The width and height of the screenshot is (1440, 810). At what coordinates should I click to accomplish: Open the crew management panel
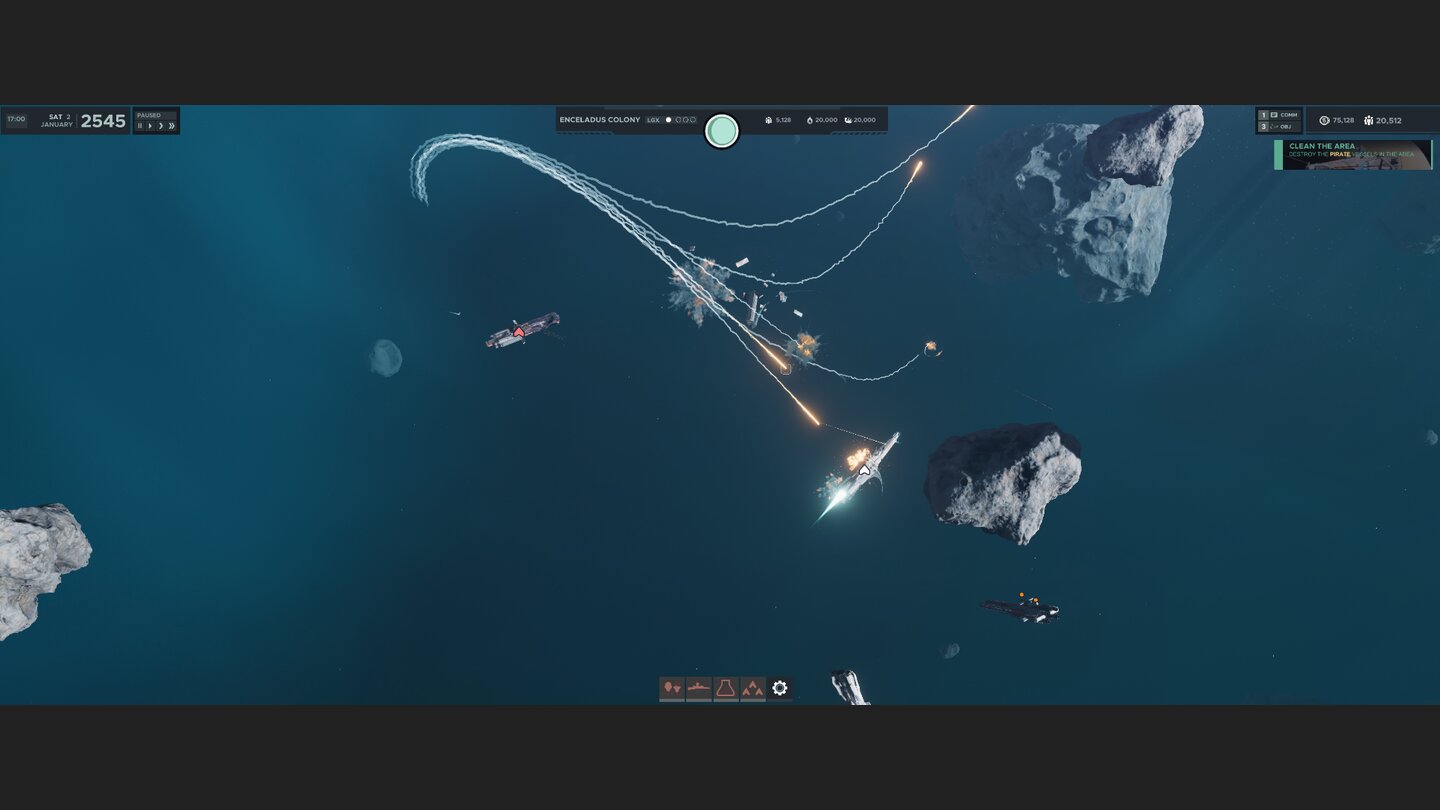point(671,687)
